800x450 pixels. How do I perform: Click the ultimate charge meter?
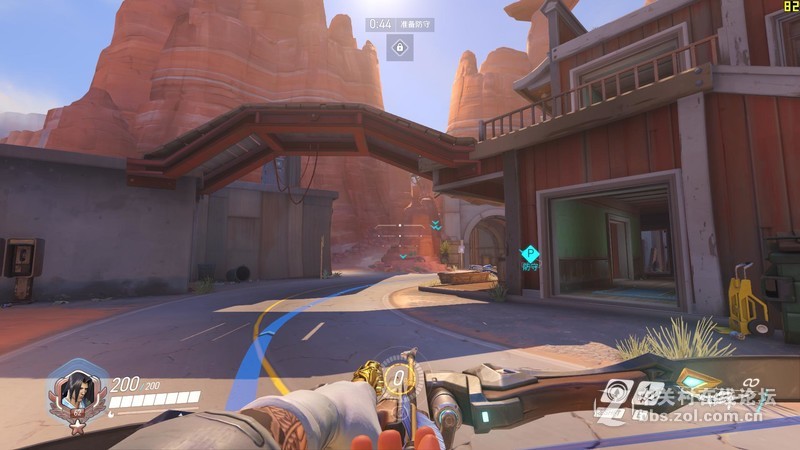click(400, 378)
